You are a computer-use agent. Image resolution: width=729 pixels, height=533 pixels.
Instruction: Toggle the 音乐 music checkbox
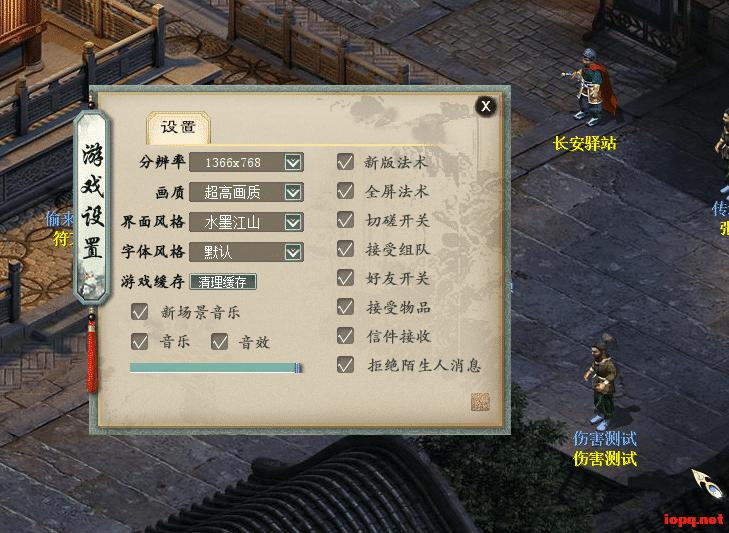pos(140,342)
